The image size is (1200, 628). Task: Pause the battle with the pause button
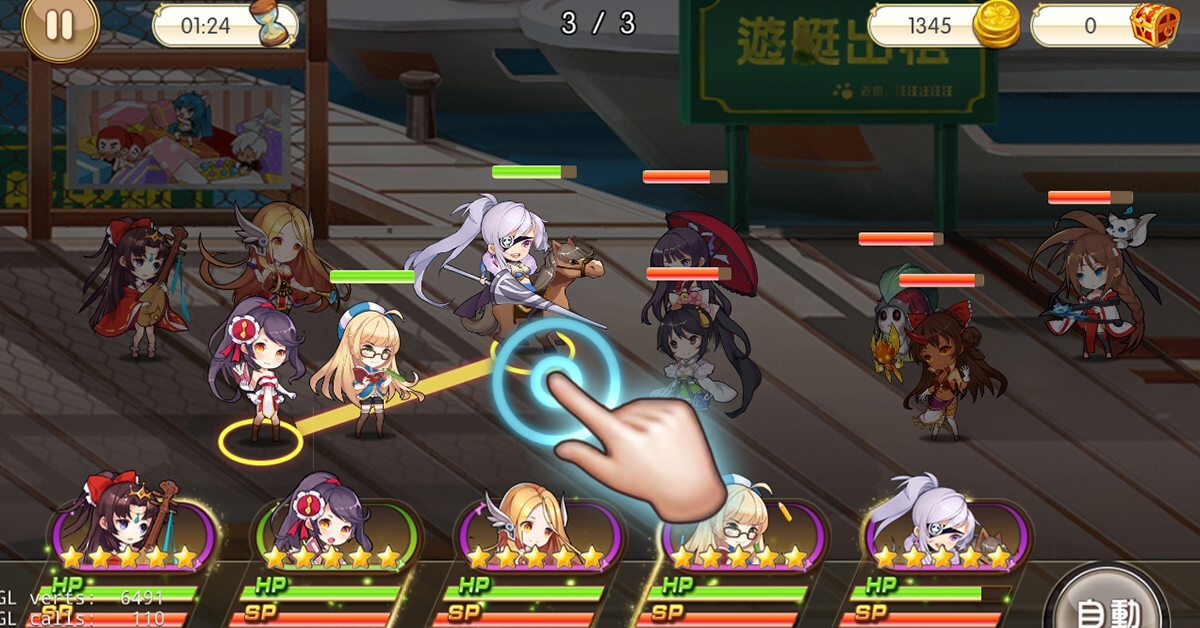(x=60, y=26)
